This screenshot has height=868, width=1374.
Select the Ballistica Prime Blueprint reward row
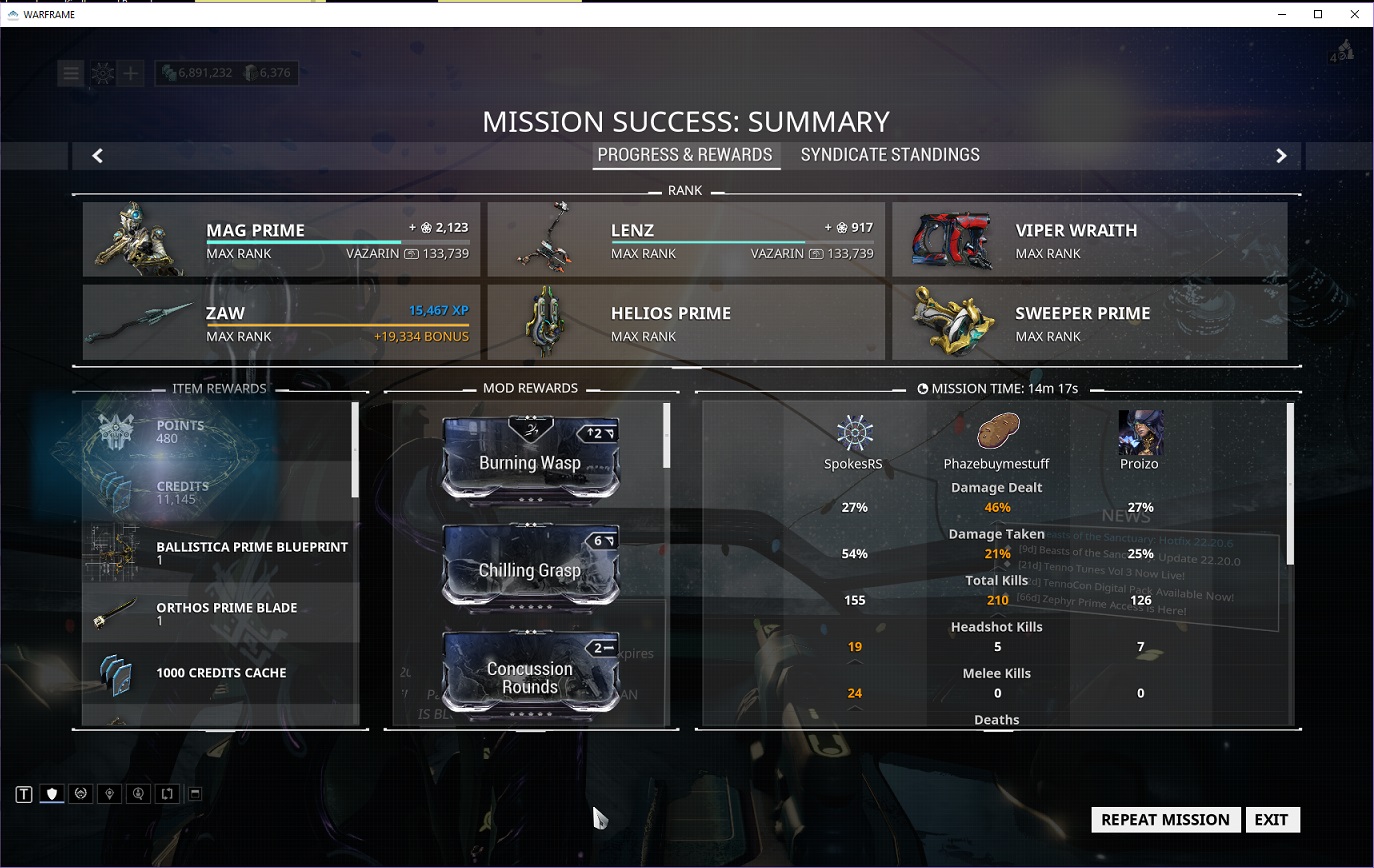(220, 552)
